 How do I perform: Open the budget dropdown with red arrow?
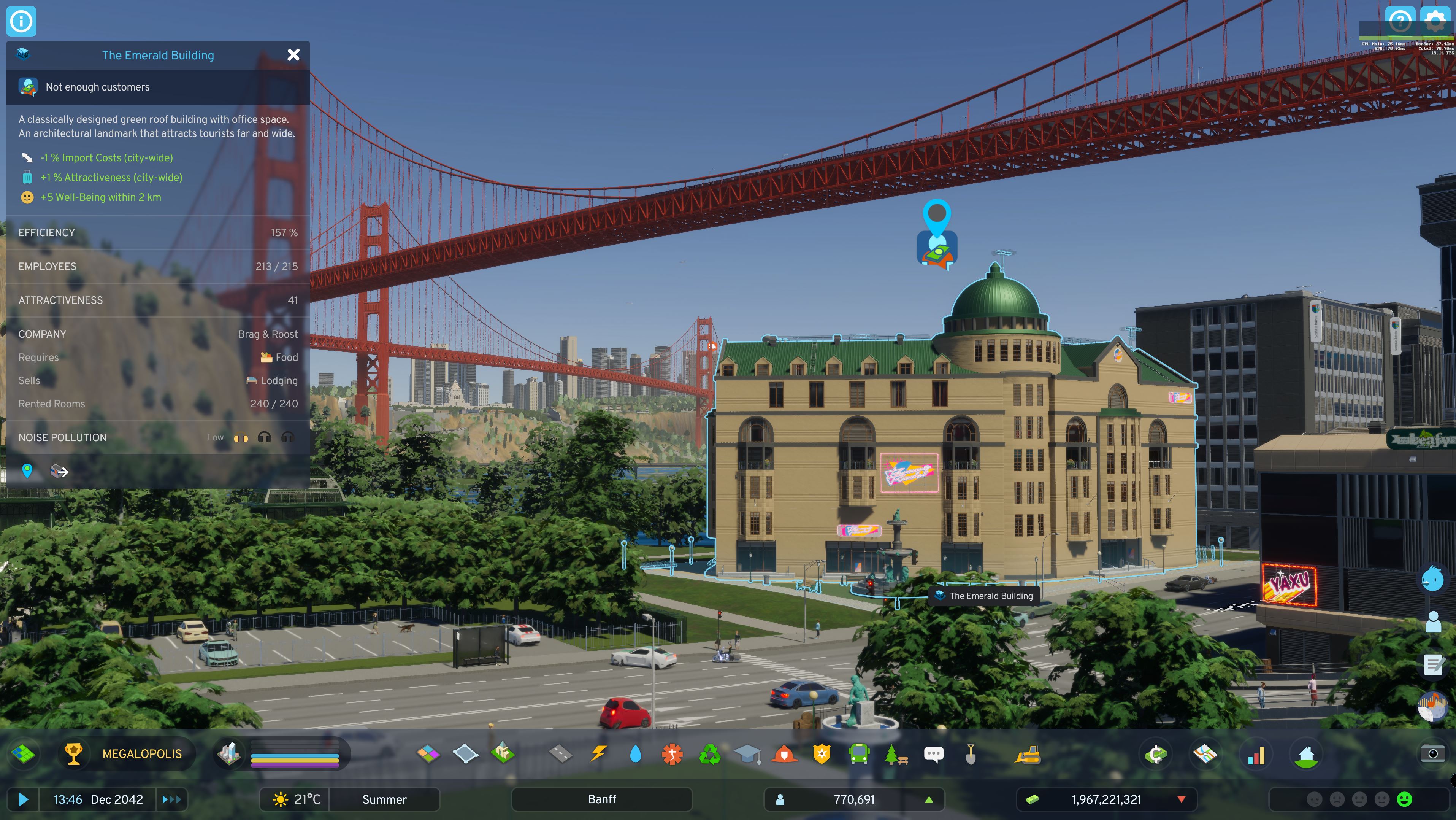pos(1182,799)
